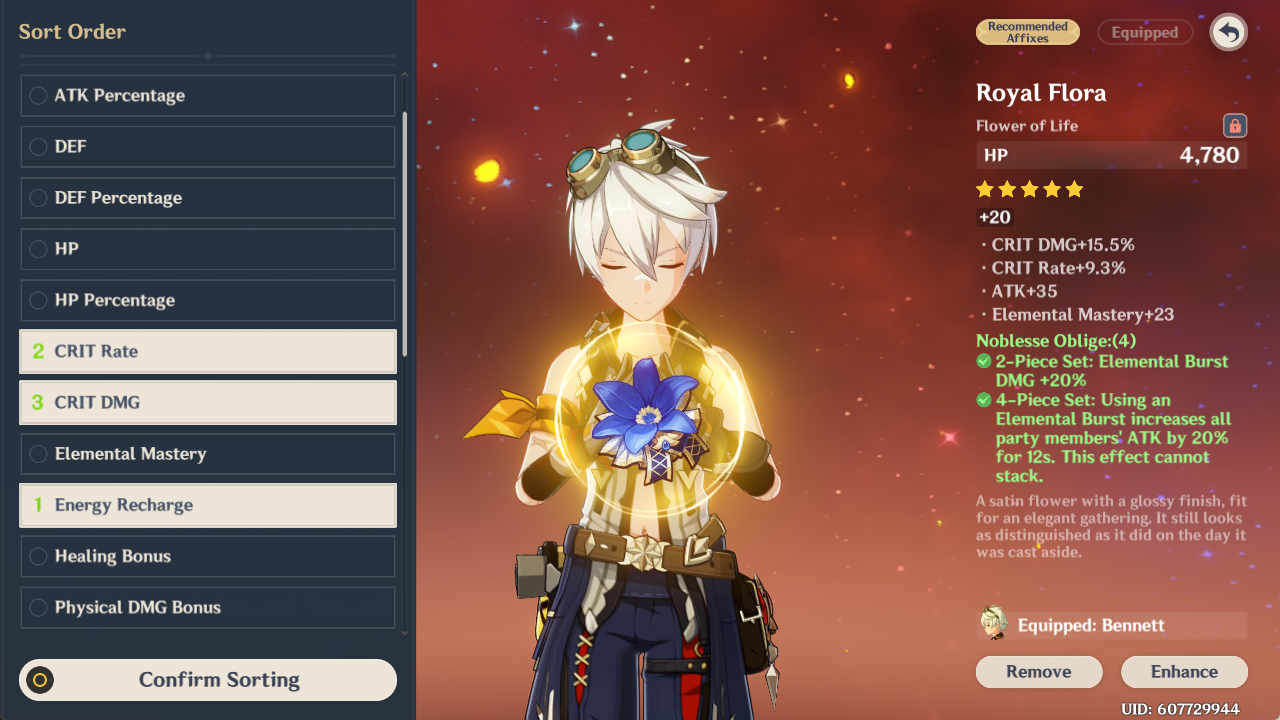The height and width of the screenshot is (720, 1280).
Task: Choose Physical DMG Bonus sort option
Action: (x=208, y=607)
